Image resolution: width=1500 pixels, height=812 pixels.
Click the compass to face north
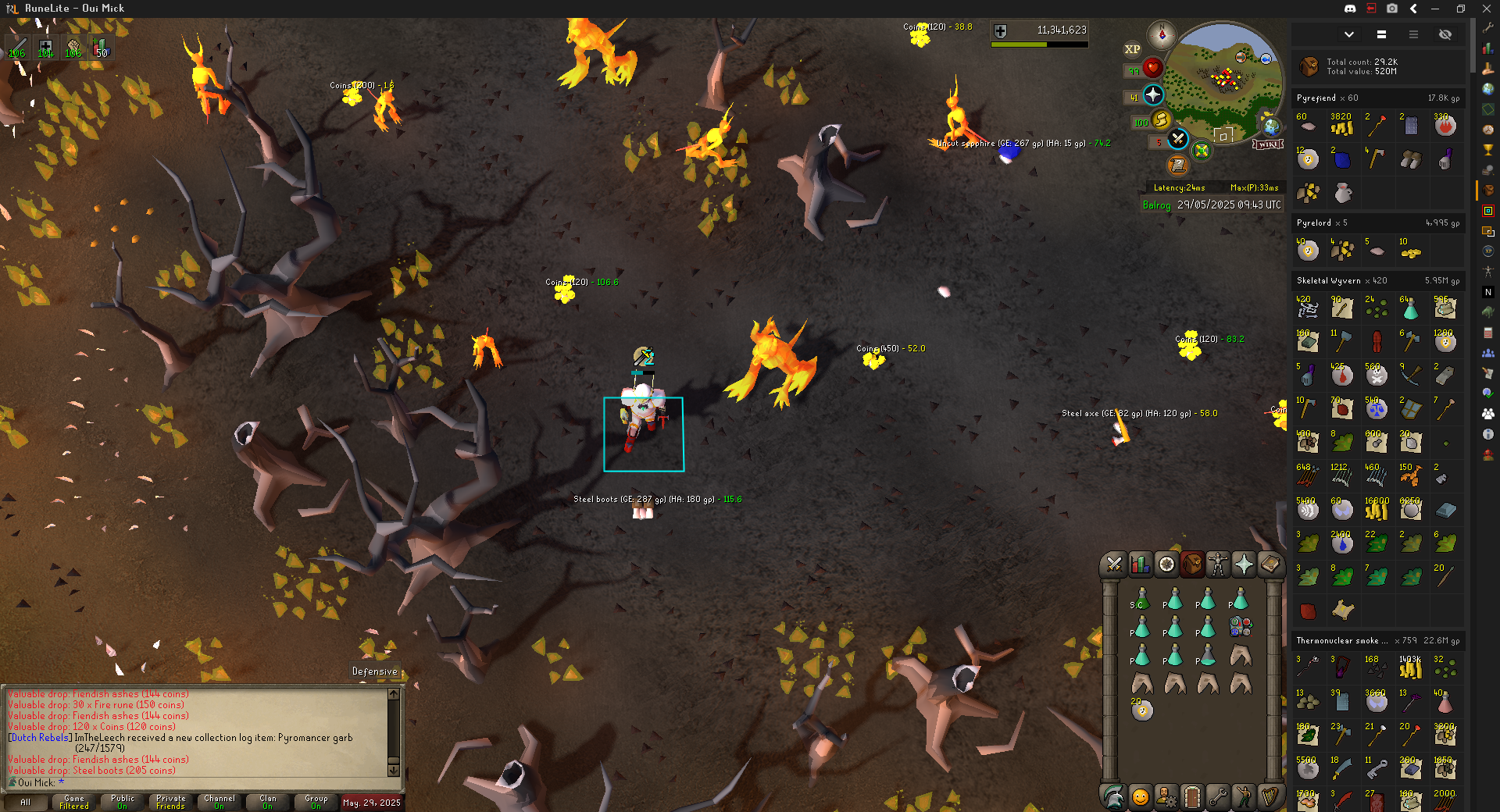tap(1162, 35)
